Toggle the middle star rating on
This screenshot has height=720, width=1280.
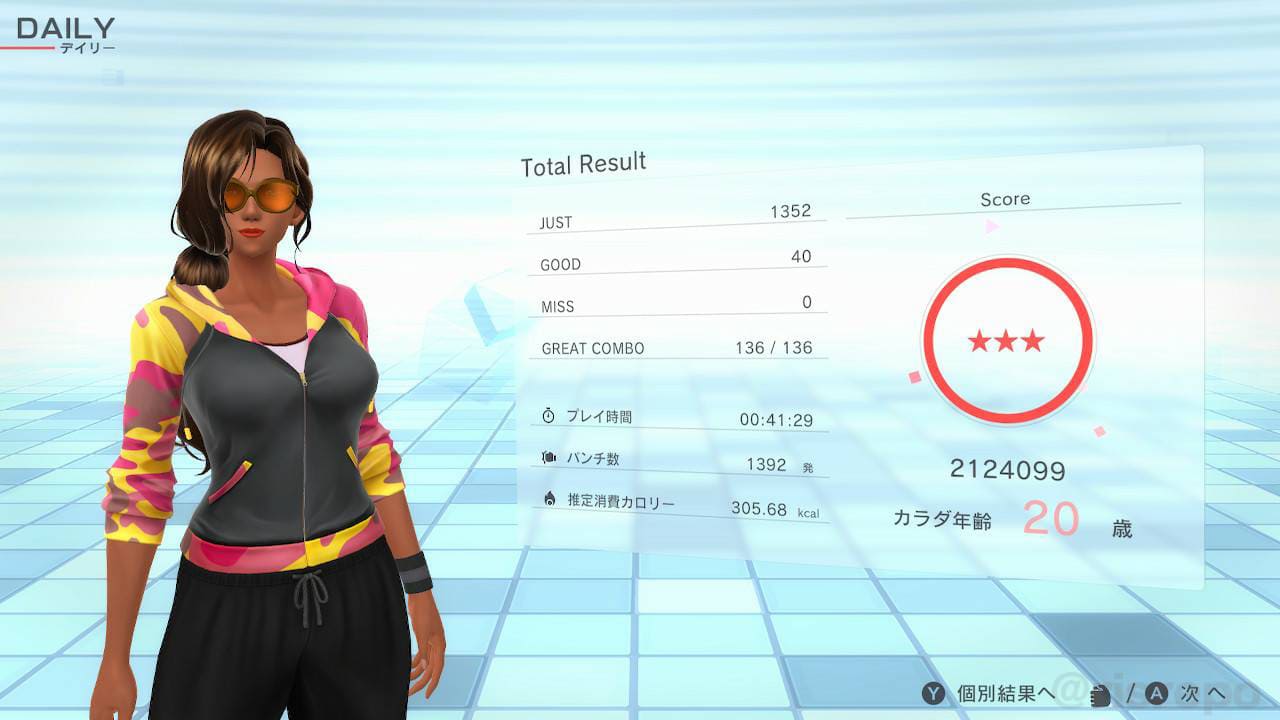coord(1007,338)
